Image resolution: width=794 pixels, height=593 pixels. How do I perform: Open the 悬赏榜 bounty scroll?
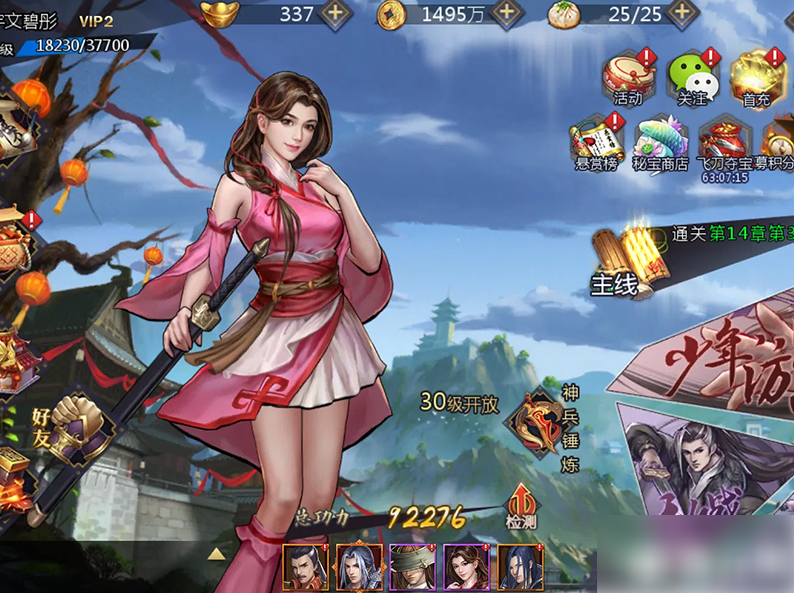596,142
